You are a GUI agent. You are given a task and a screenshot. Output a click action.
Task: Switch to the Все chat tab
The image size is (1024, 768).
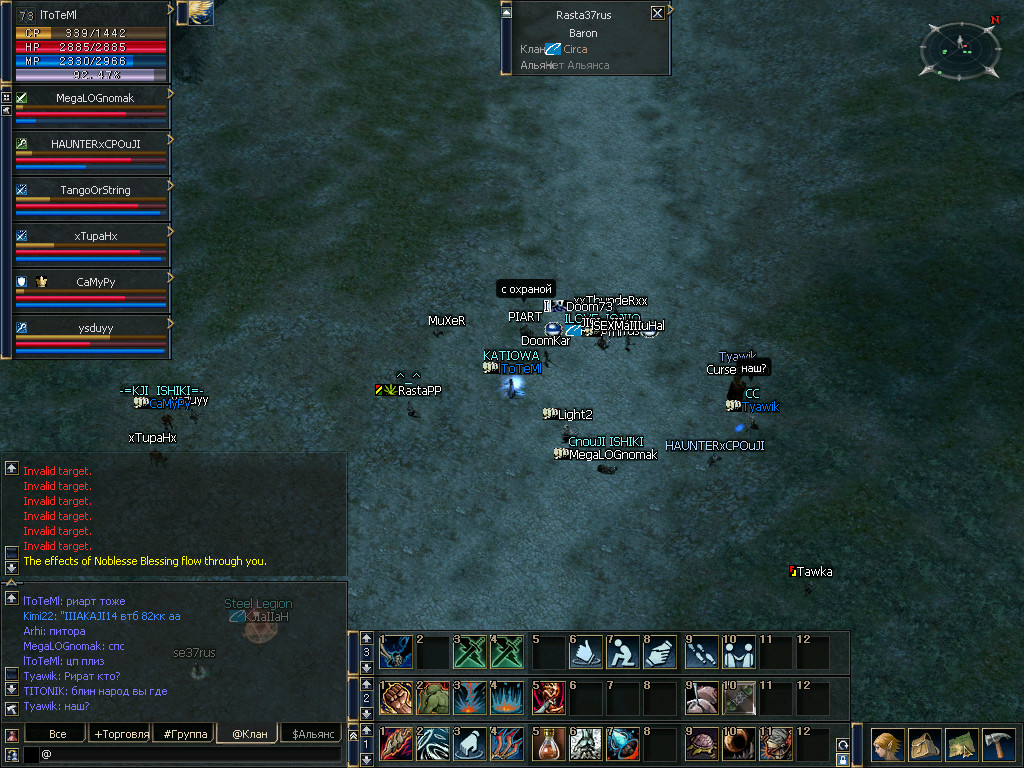tap(58, 734)
